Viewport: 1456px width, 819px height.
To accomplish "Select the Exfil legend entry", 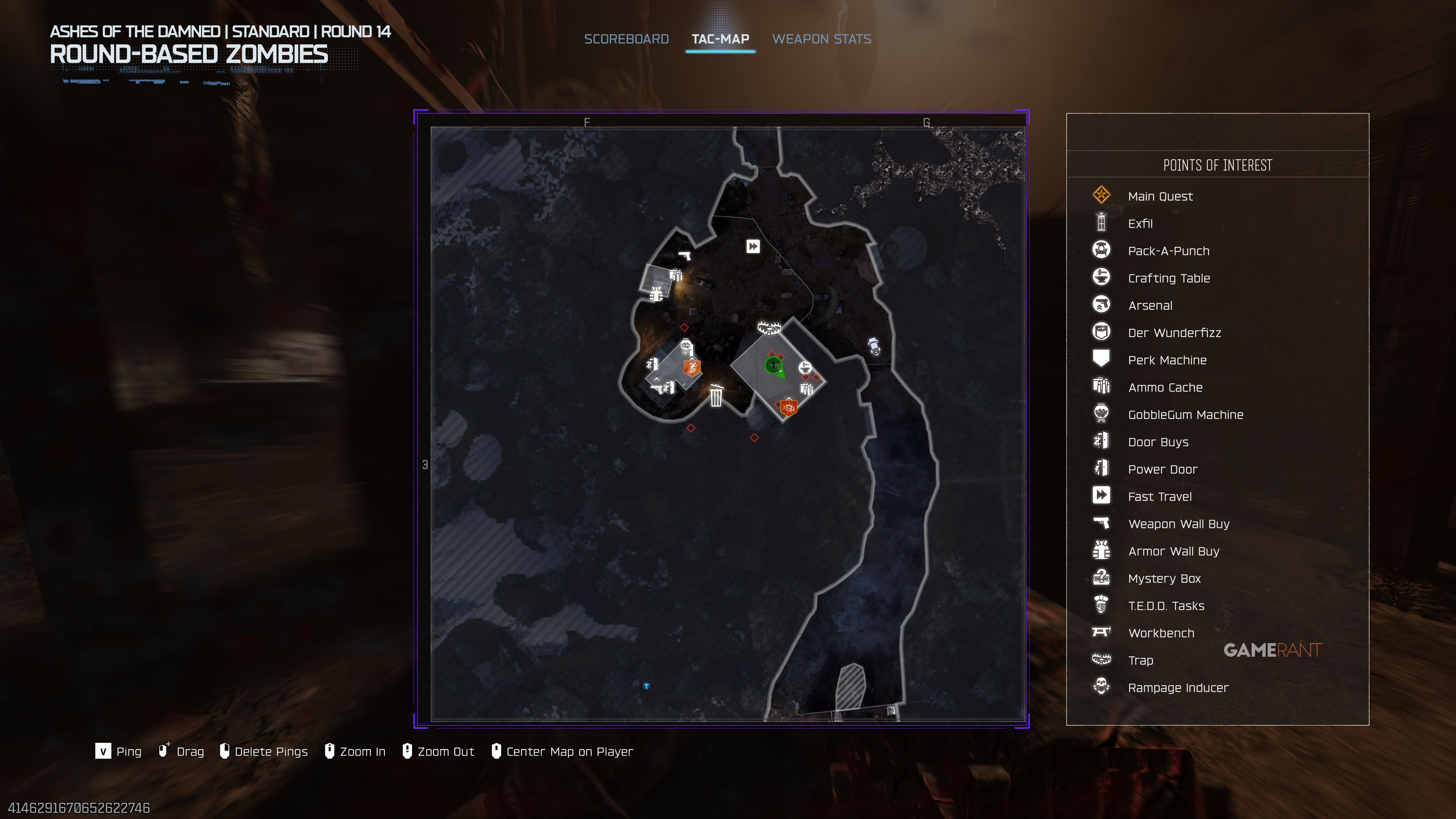I will [1140, 224].
